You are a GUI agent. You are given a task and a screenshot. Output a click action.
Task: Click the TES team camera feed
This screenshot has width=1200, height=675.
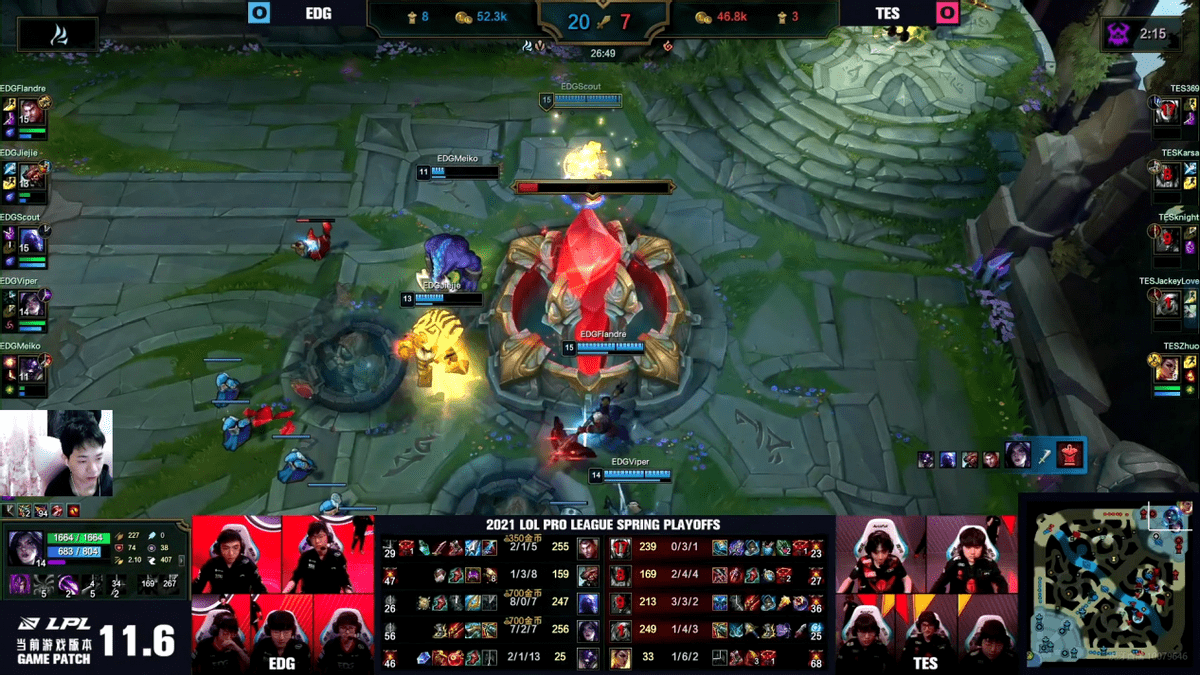coord(926,594)
